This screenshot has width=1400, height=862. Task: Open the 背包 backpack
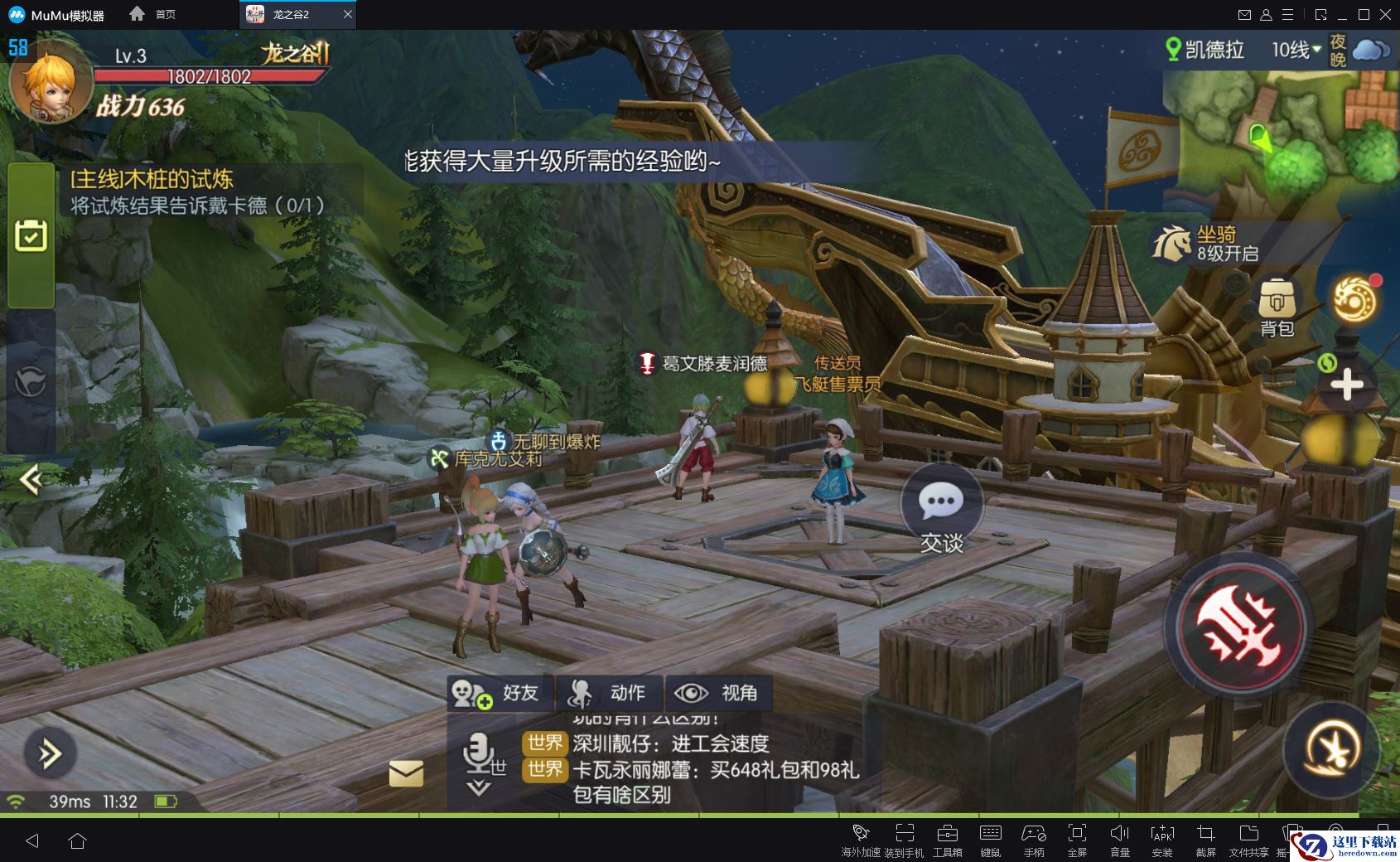(x=1277, y=307)
